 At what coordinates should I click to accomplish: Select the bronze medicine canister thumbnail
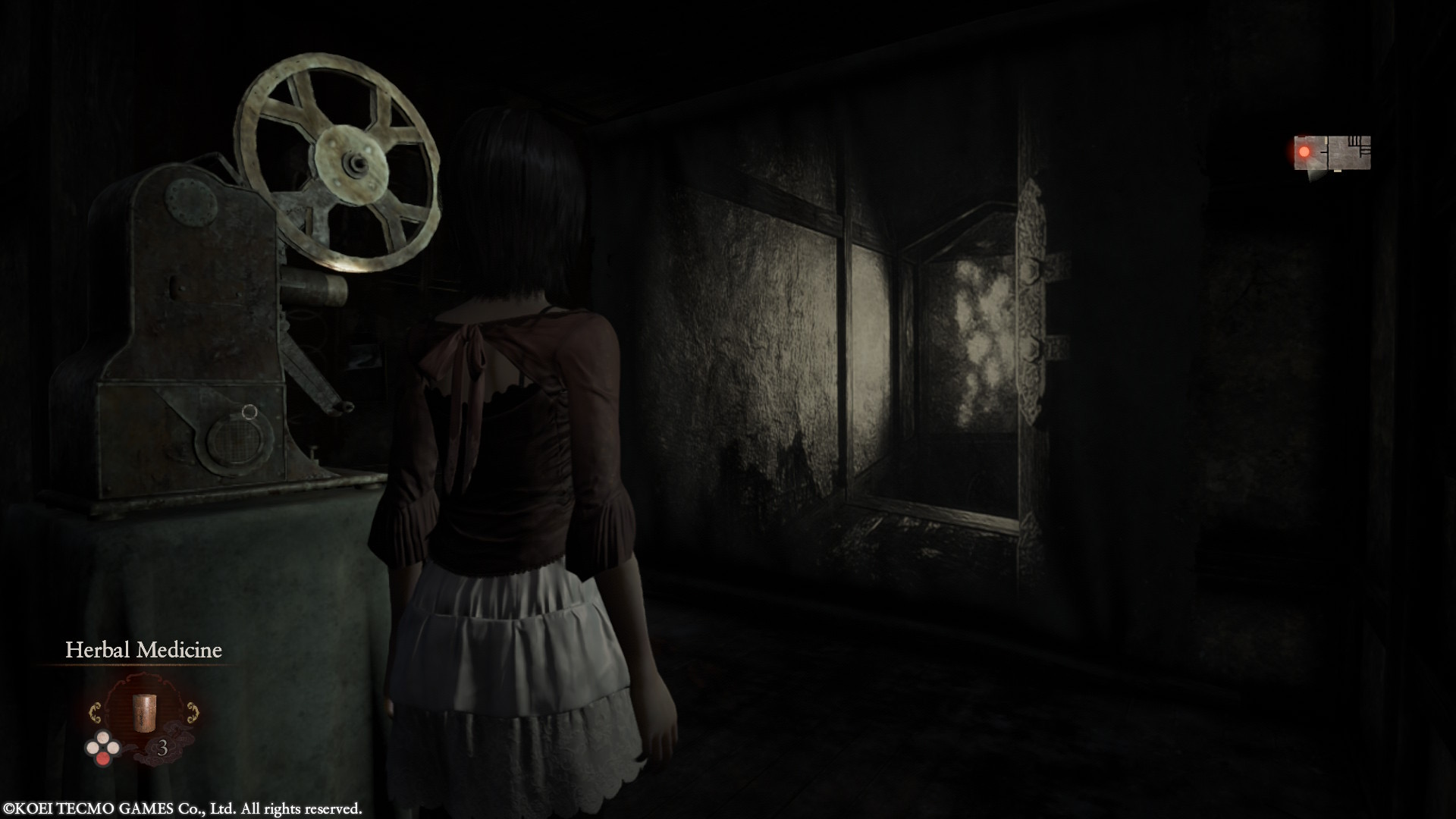[144, 713]
